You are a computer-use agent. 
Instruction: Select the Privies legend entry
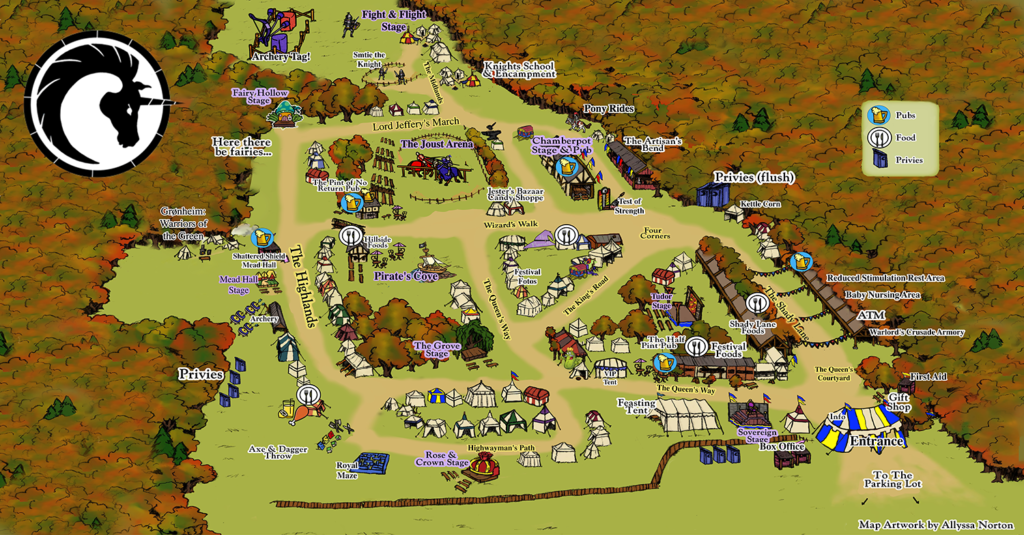pos(878,159)
